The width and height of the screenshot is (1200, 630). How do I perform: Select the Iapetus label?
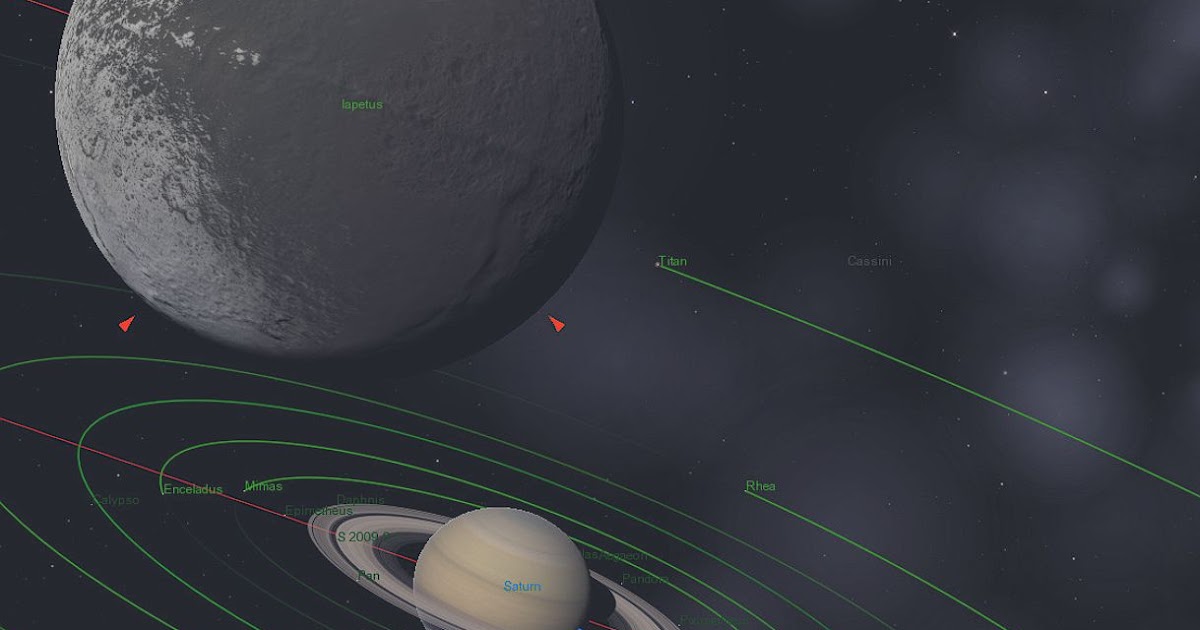pos(362,104)
